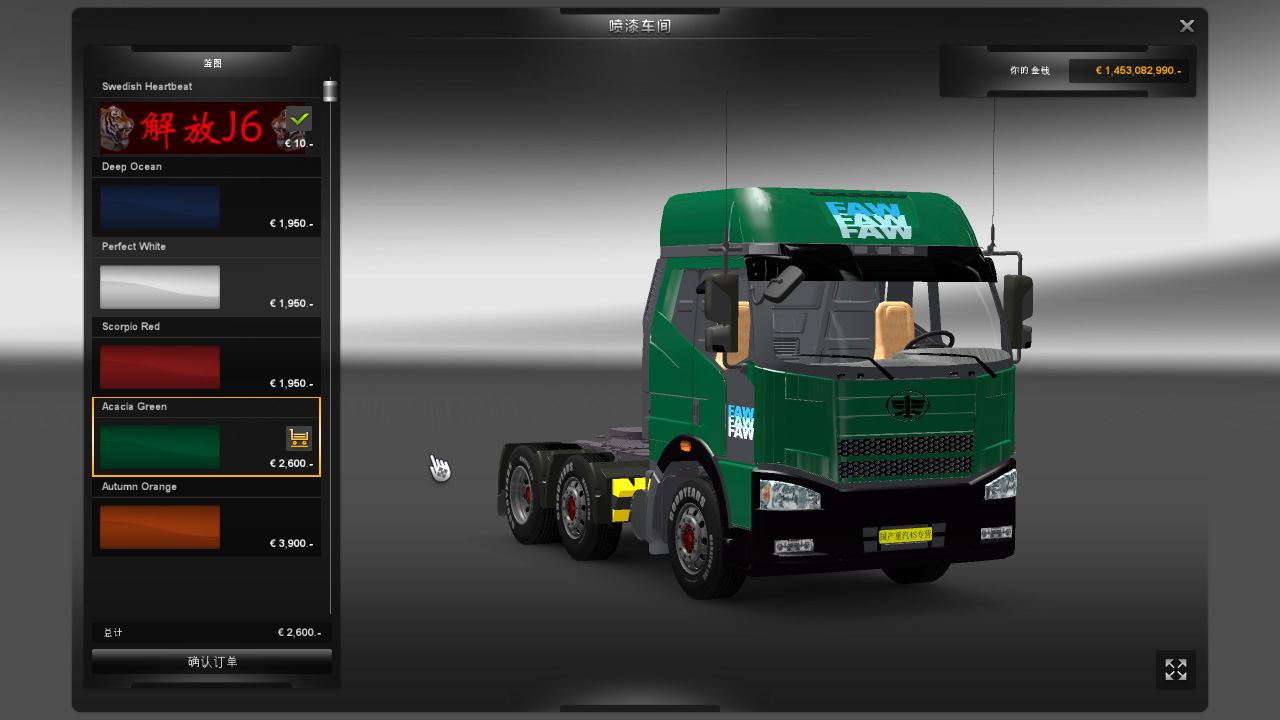Screen dimensions: 1280x720
Task: Select the Acacia Green paint swatch
Action: [x=160, y=447]
